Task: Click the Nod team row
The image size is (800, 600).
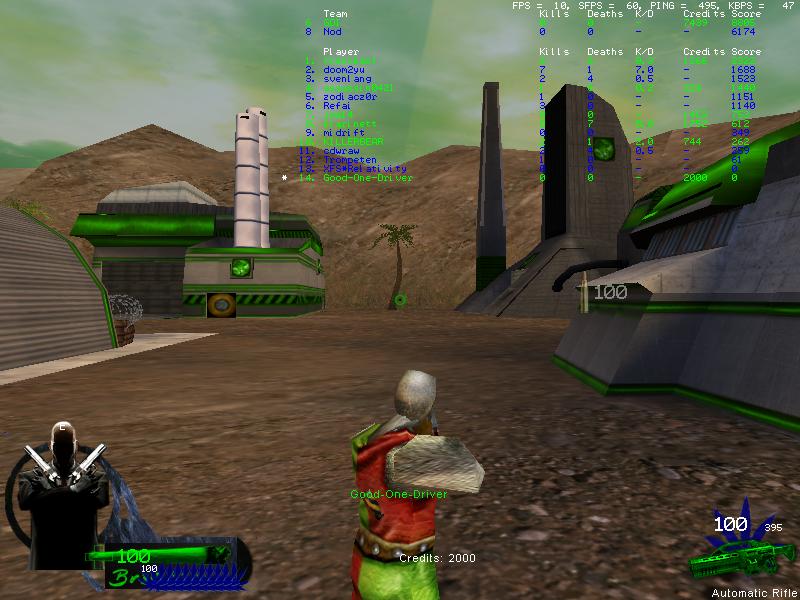Action: (x=332, y=32)
